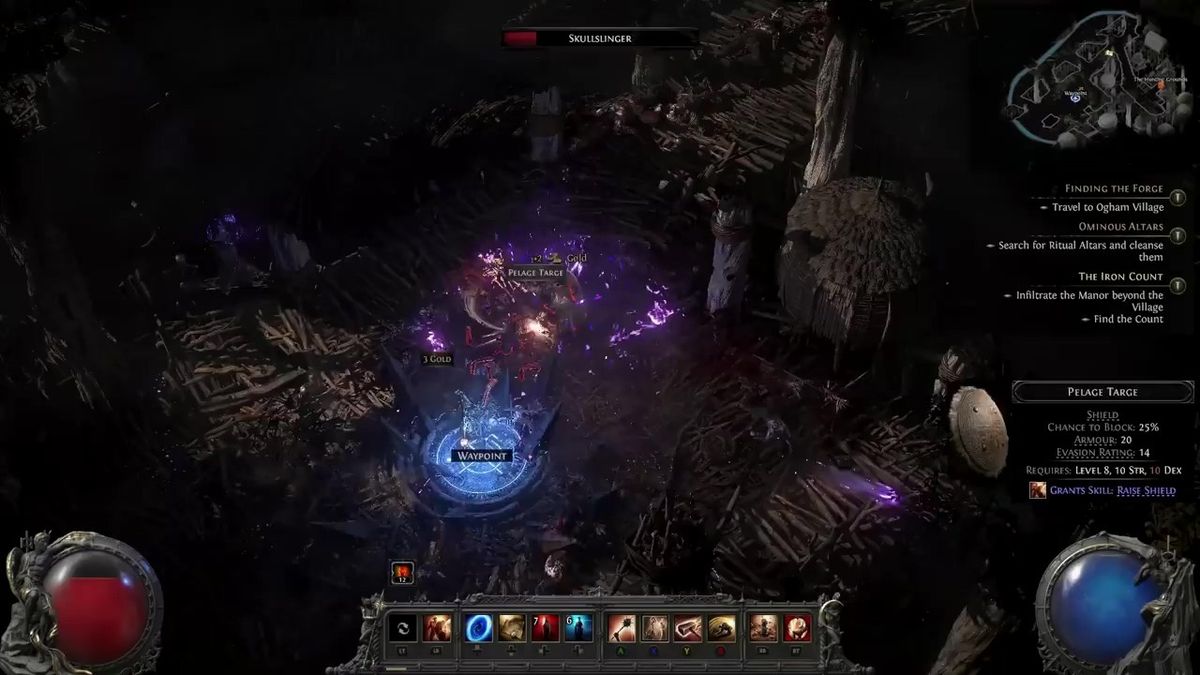Select the hammer slam skill icon
The height and width of the screenshot is (675, 1200).
point(688,628)
